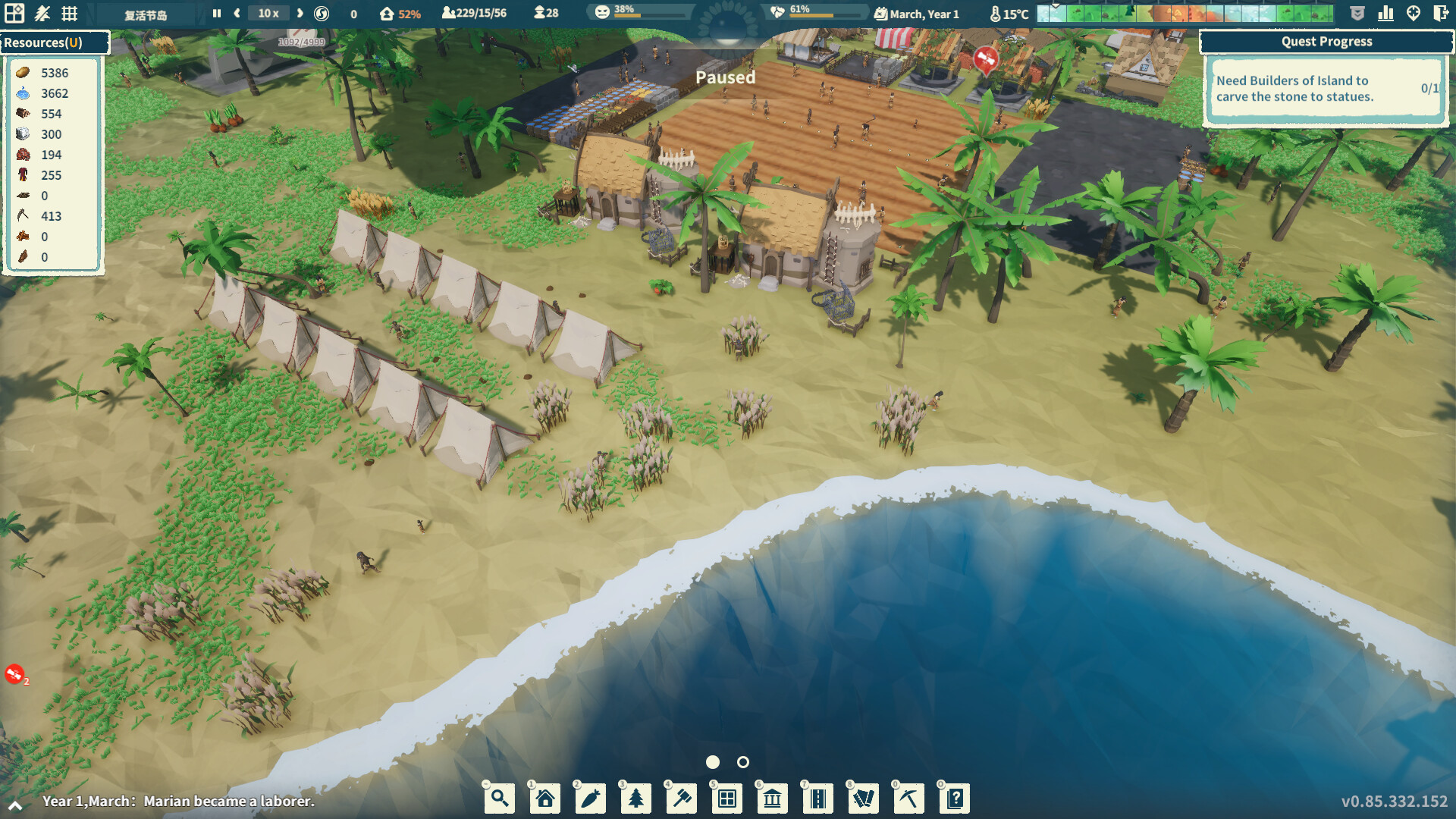The image size is (1456, 819).
Task: Open the carrot food production menu
Action: (590, 798)
